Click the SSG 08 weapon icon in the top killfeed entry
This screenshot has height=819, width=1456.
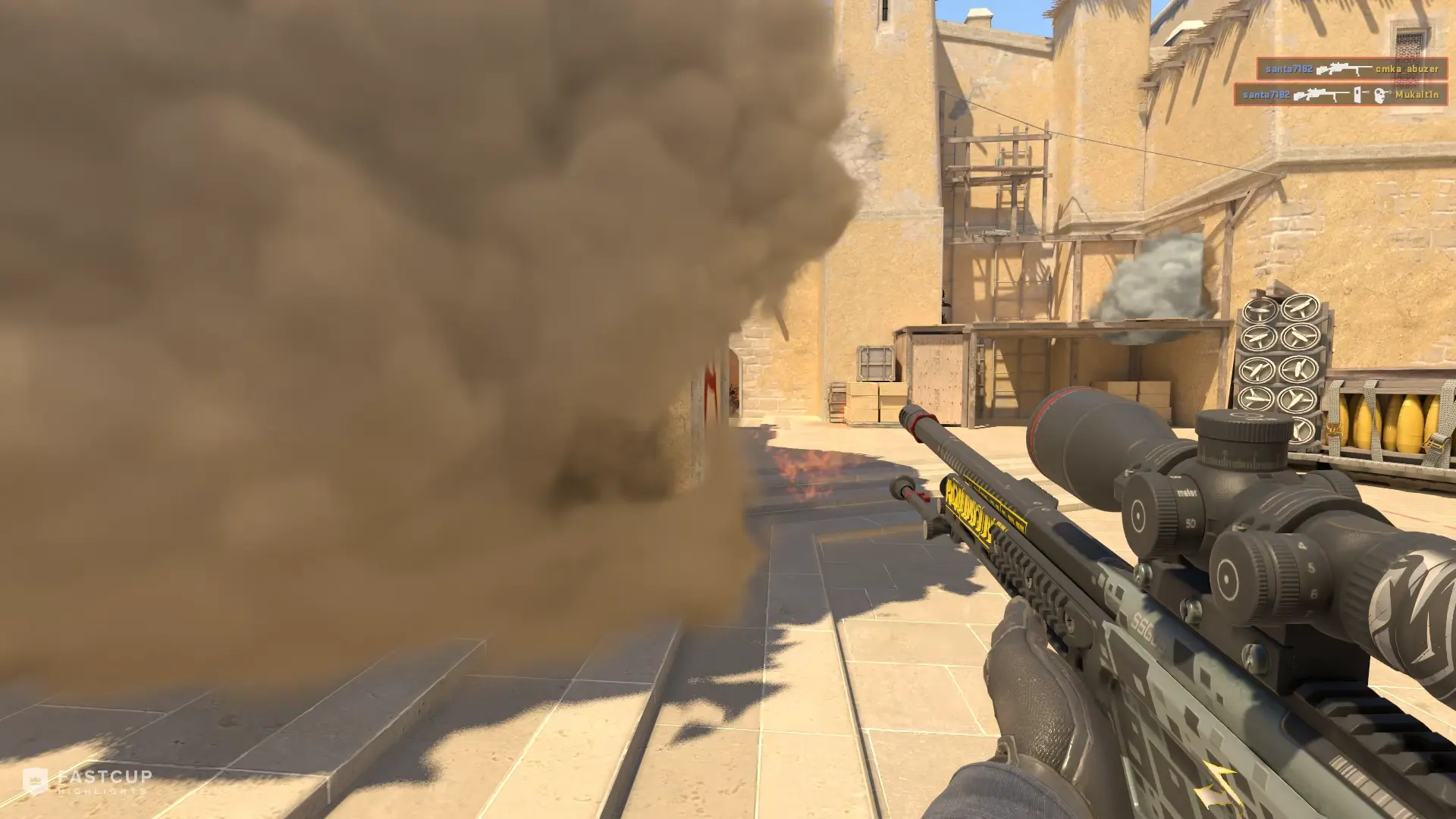click(x=1343, y=68)
